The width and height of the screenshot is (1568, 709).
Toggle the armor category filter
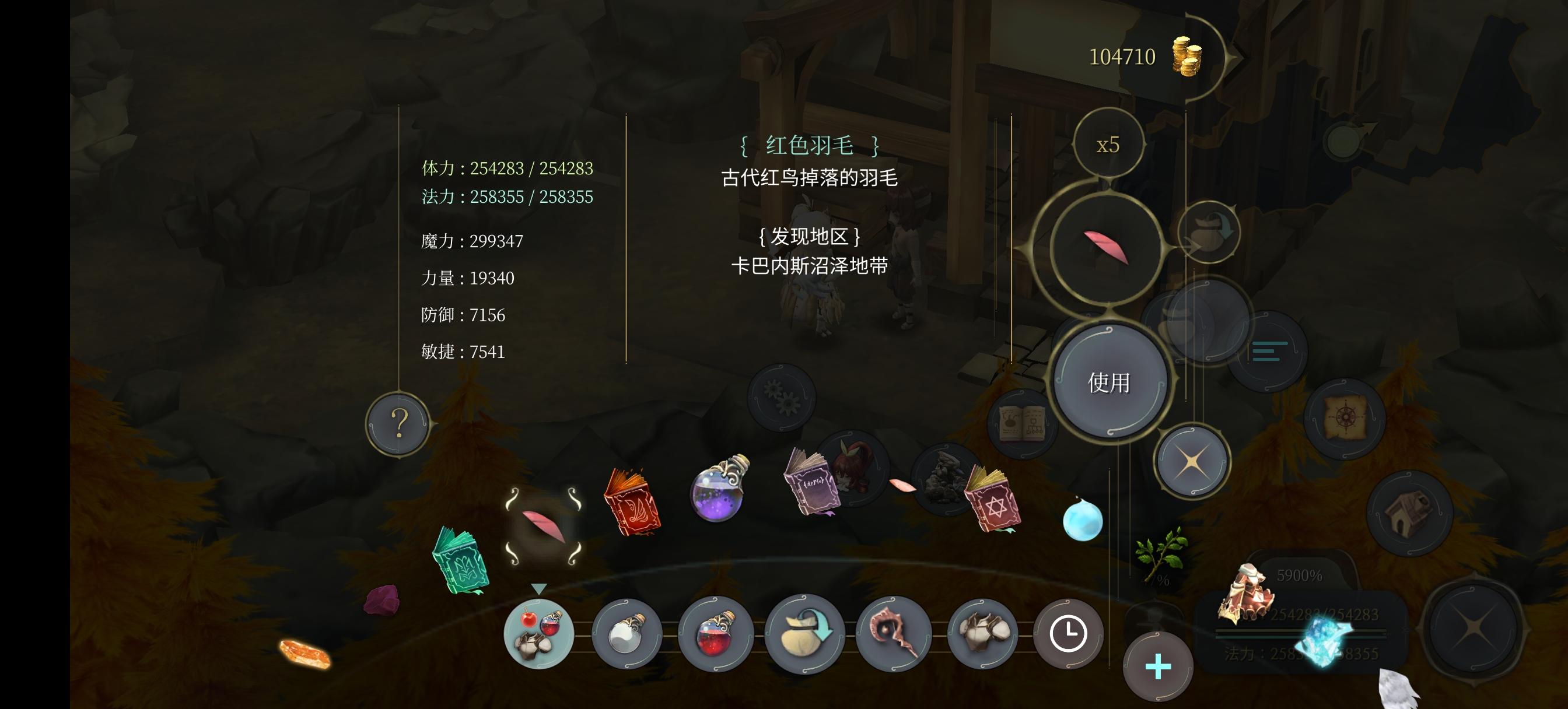983,633
